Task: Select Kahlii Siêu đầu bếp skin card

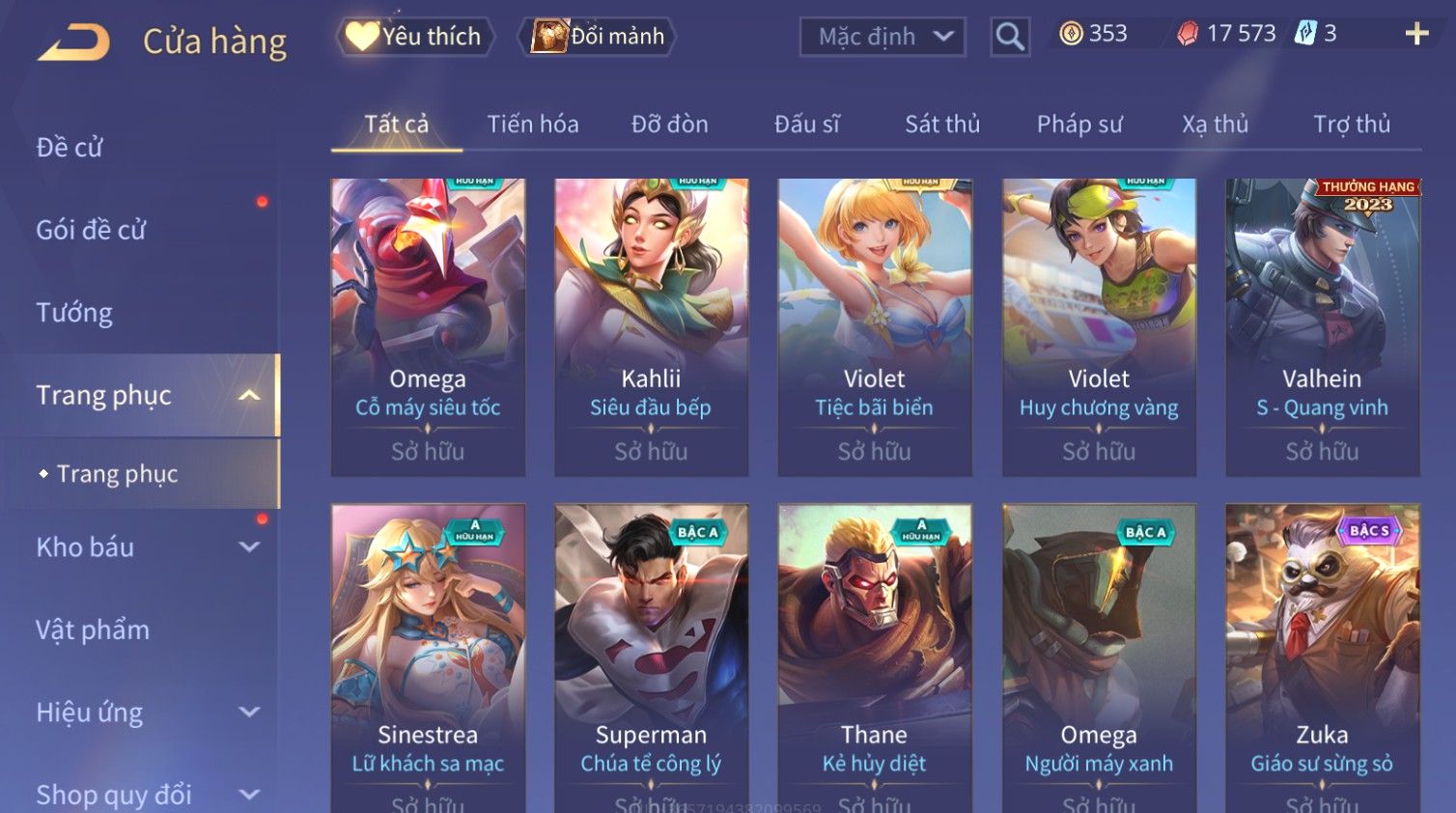Action: [651, 326]
